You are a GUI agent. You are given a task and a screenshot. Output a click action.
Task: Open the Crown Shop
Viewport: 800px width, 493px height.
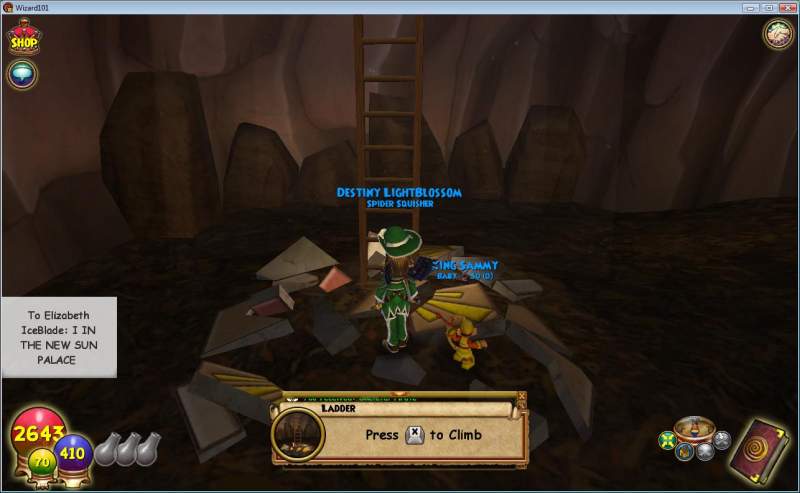coord(23,38)
